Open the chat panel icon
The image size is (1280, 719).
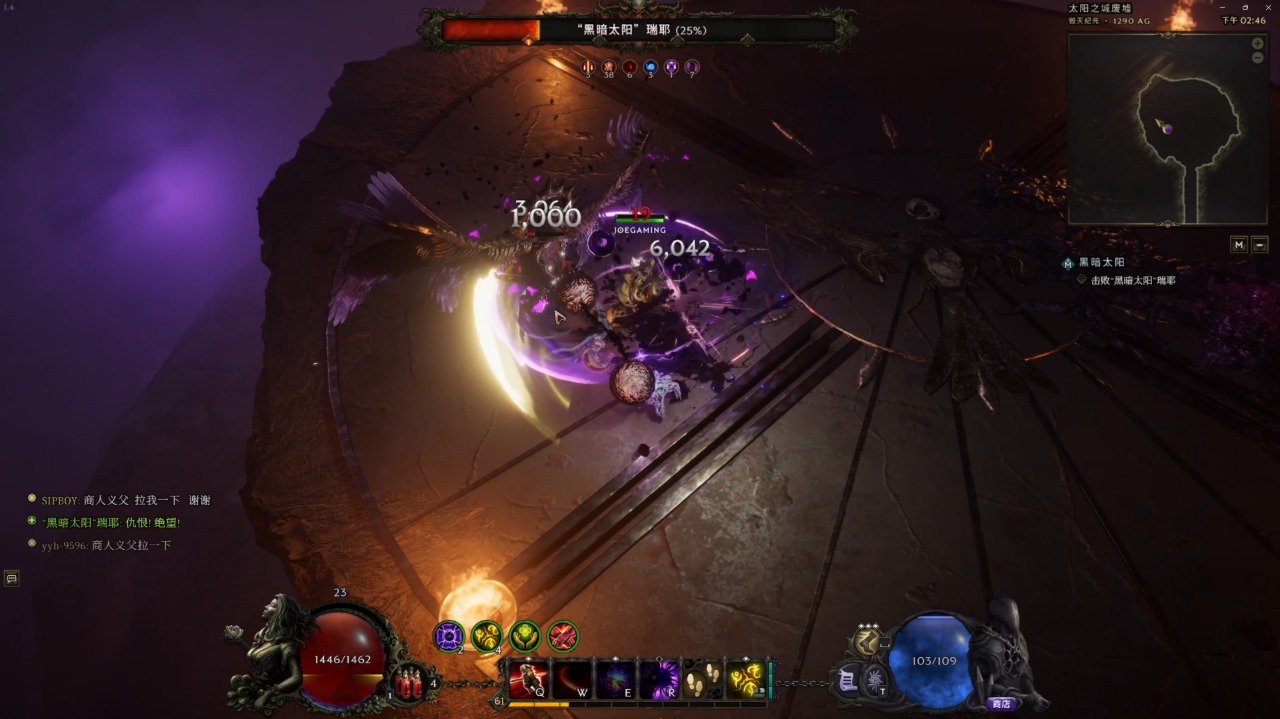point(11,578)
